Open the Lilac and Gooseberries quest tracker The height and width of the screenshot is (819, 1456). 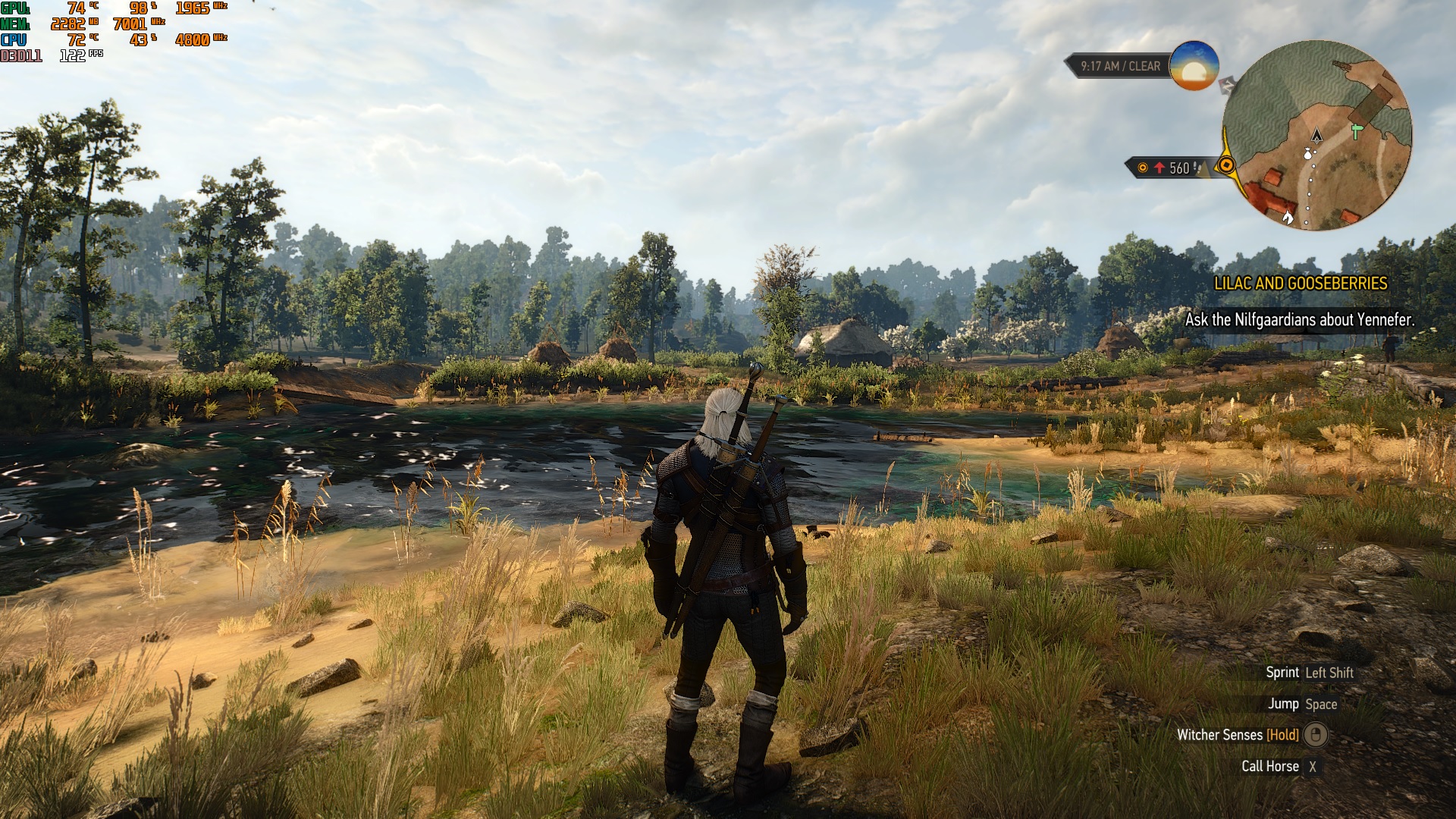click(1300, 284)
